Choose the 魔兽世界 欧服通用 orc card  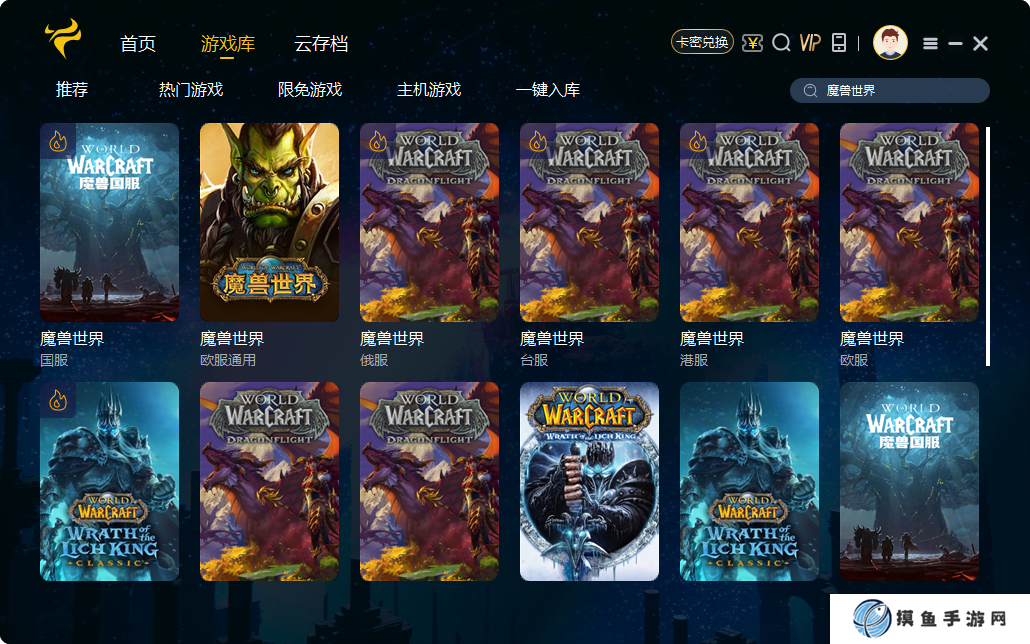click(x=270, y=222)
